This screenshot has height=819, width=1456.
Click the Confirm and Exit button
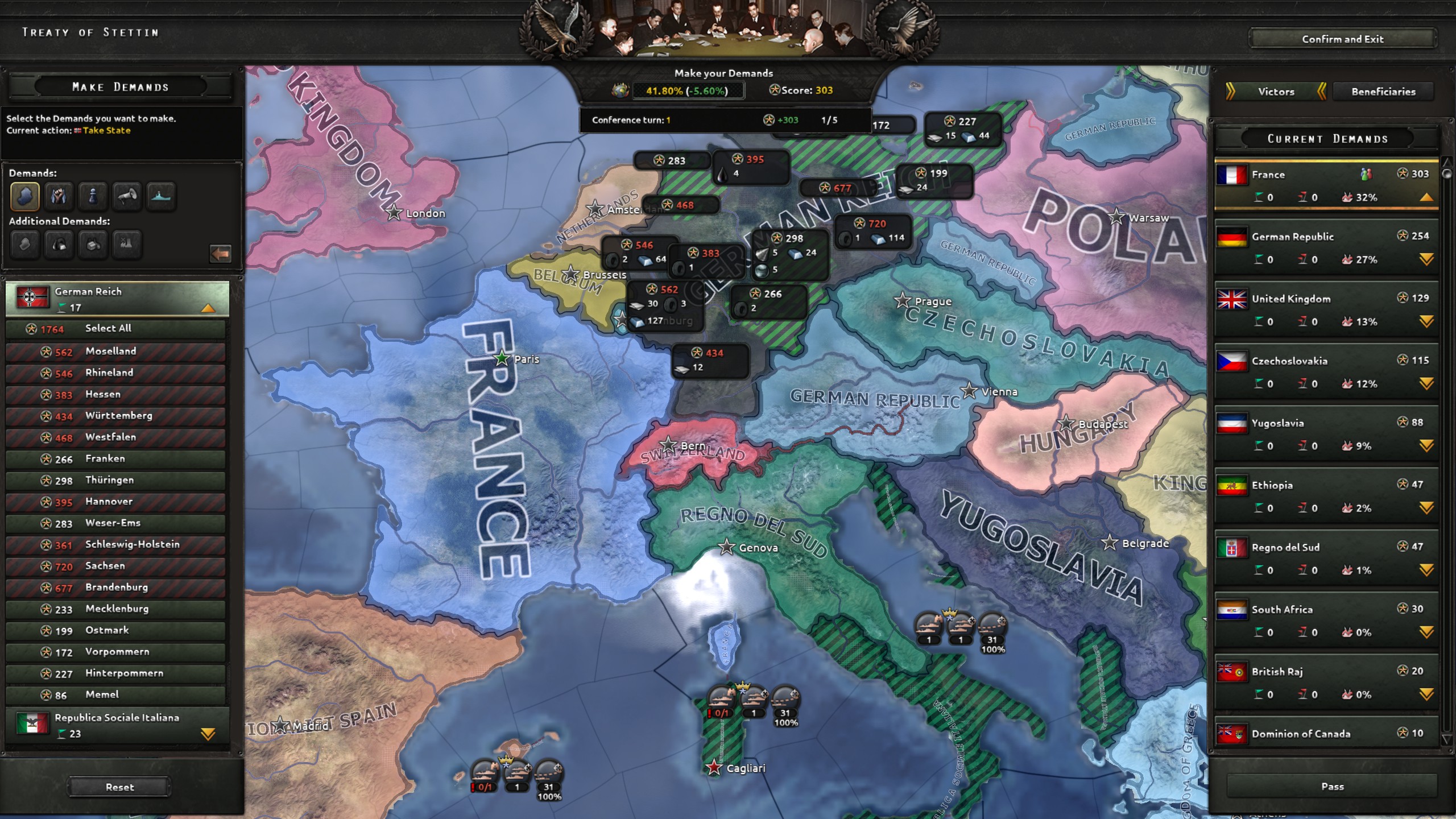1343,39
